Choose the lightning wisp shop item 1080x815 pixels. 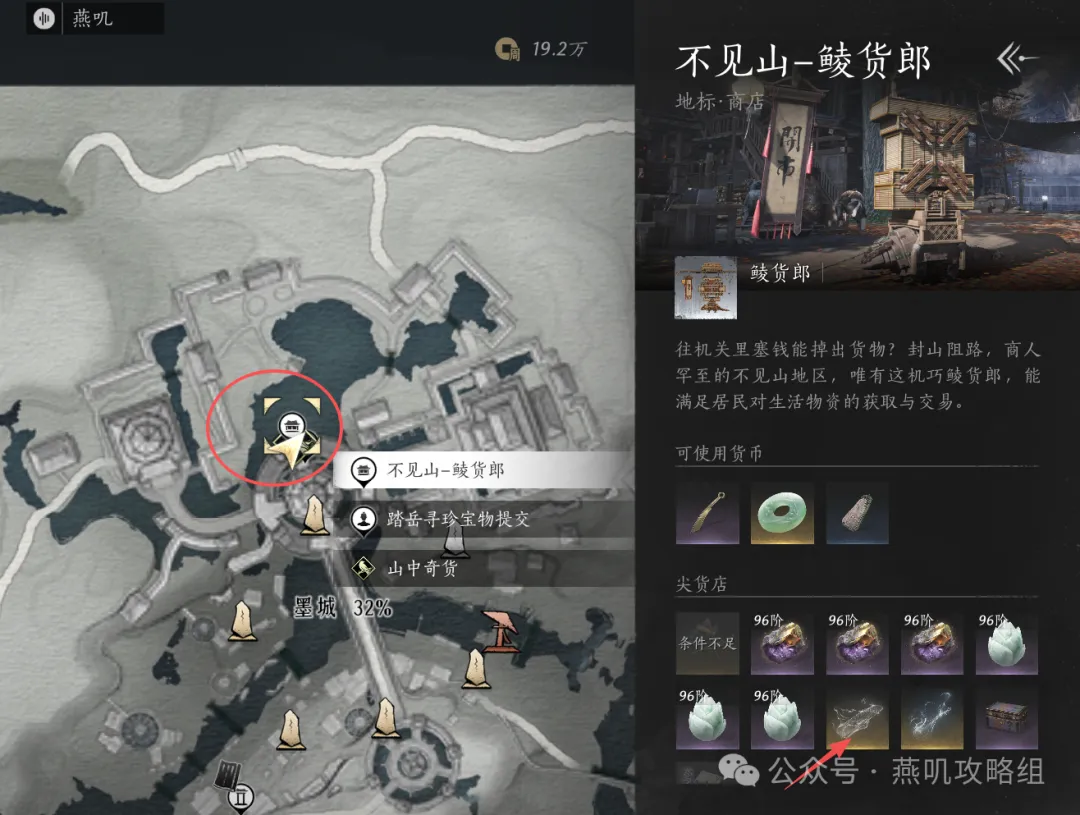click(932, 717)
